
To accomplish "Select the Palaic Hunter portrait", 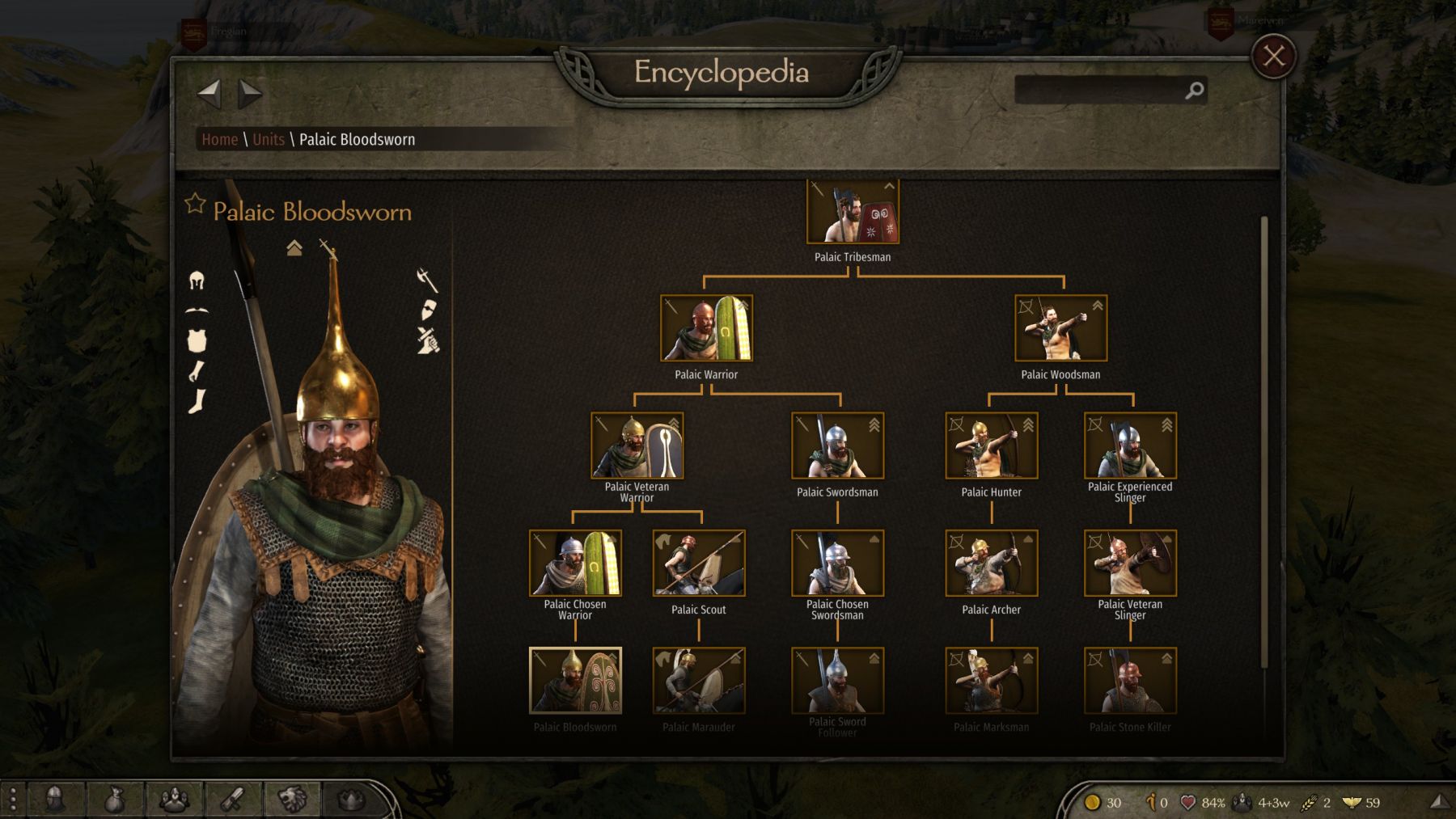I will click(991, 445).
